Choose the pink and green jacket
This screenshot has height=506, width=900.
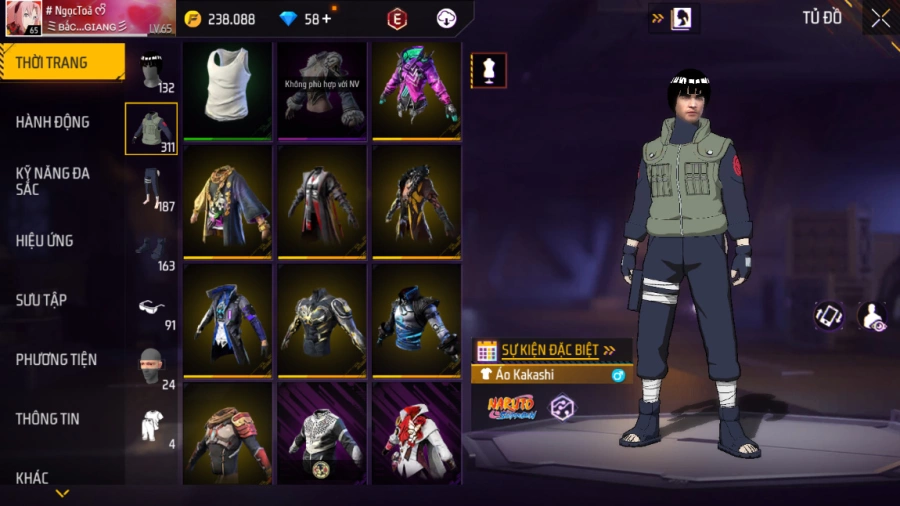[x=416, y=90]
